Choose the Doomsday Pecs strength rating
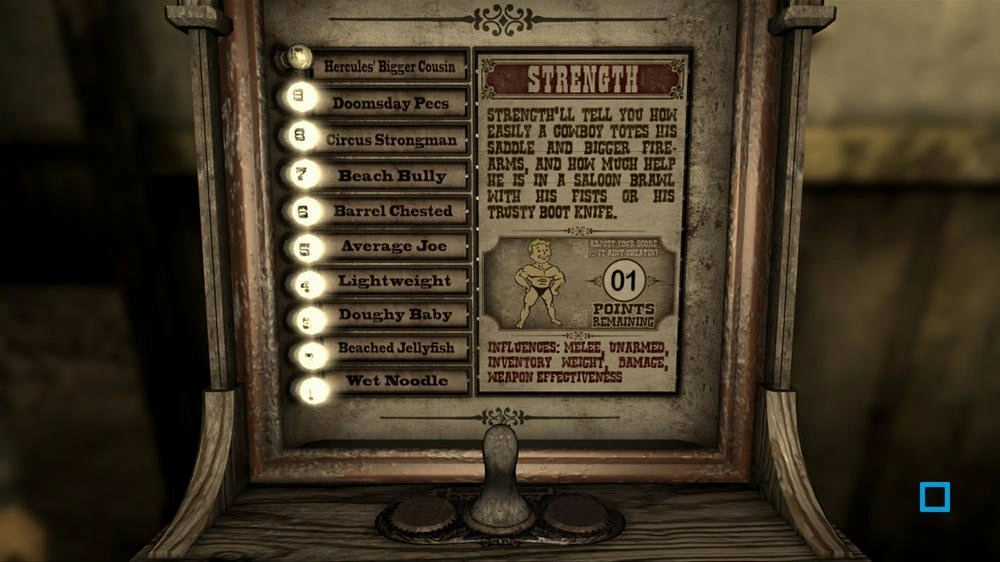 [x=390, y=103]
